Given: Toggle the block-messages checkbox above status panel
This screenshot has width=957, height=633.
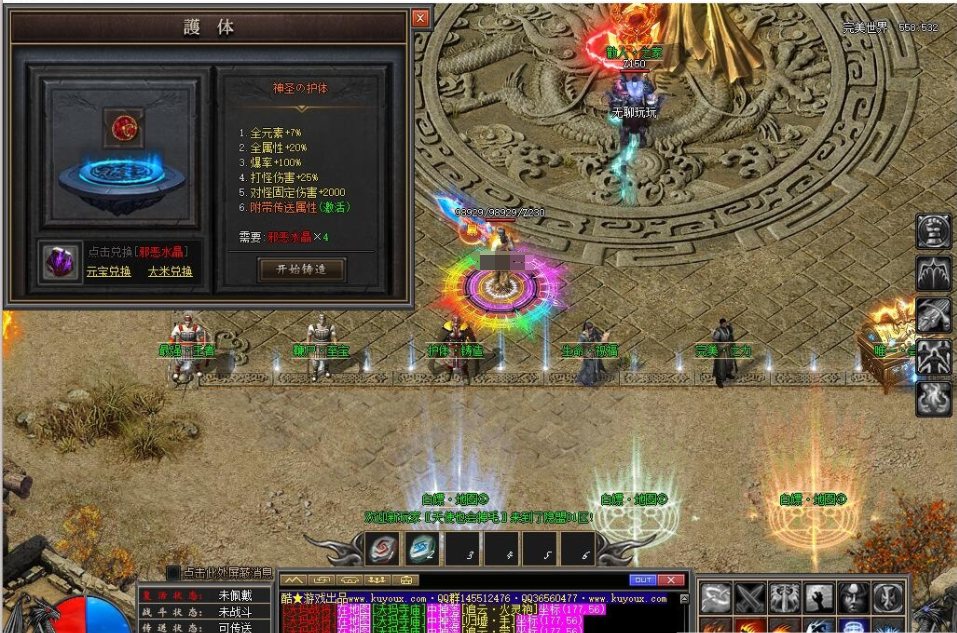Looking at the screenshot, I should coord(173,573).
